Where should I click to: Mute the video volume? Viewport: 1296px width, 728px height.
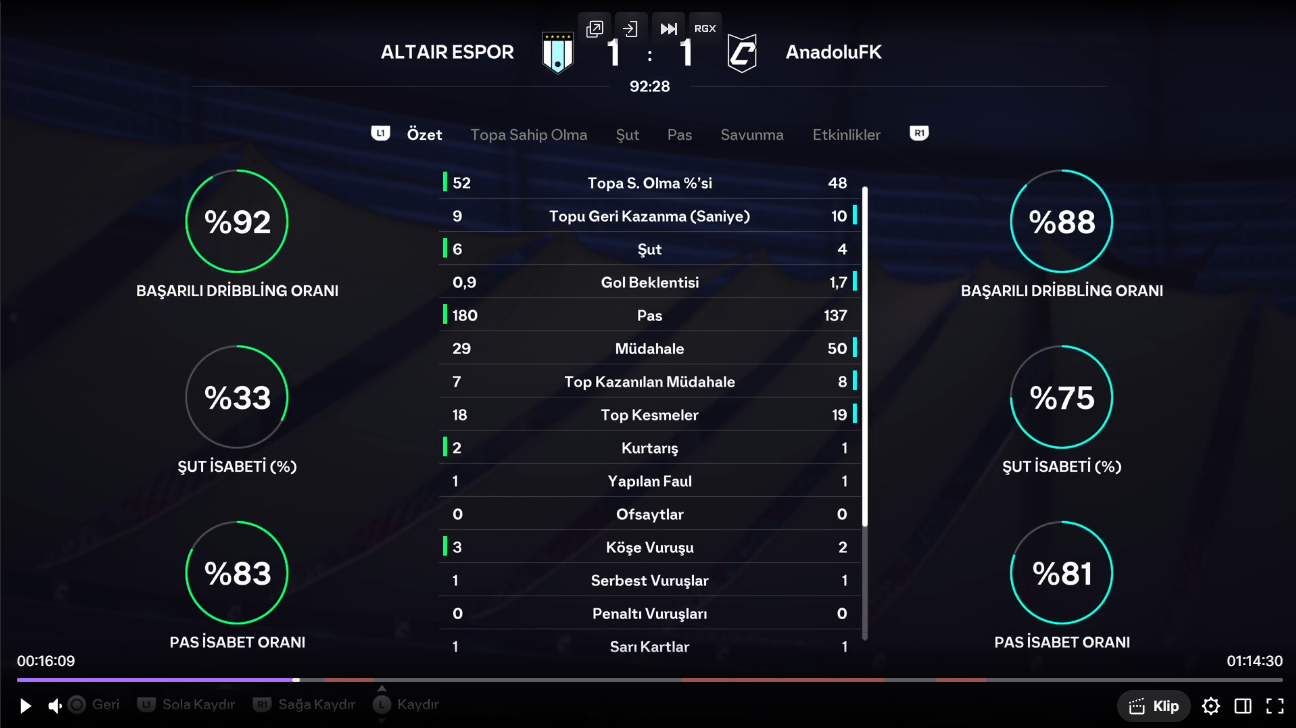click(x=55, y=706)
